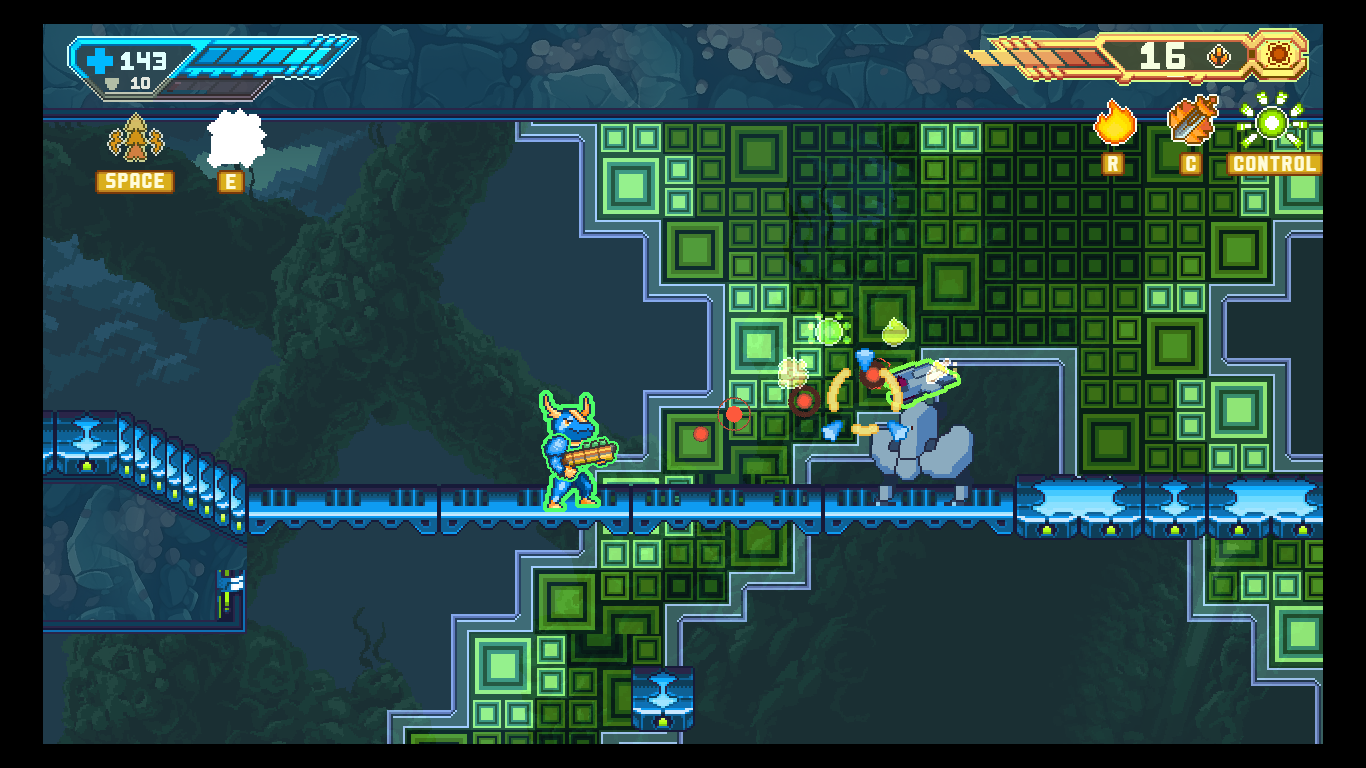1366x768 pixels.
Task: Toggle the C keybind label
Action: click(1190, 163)
